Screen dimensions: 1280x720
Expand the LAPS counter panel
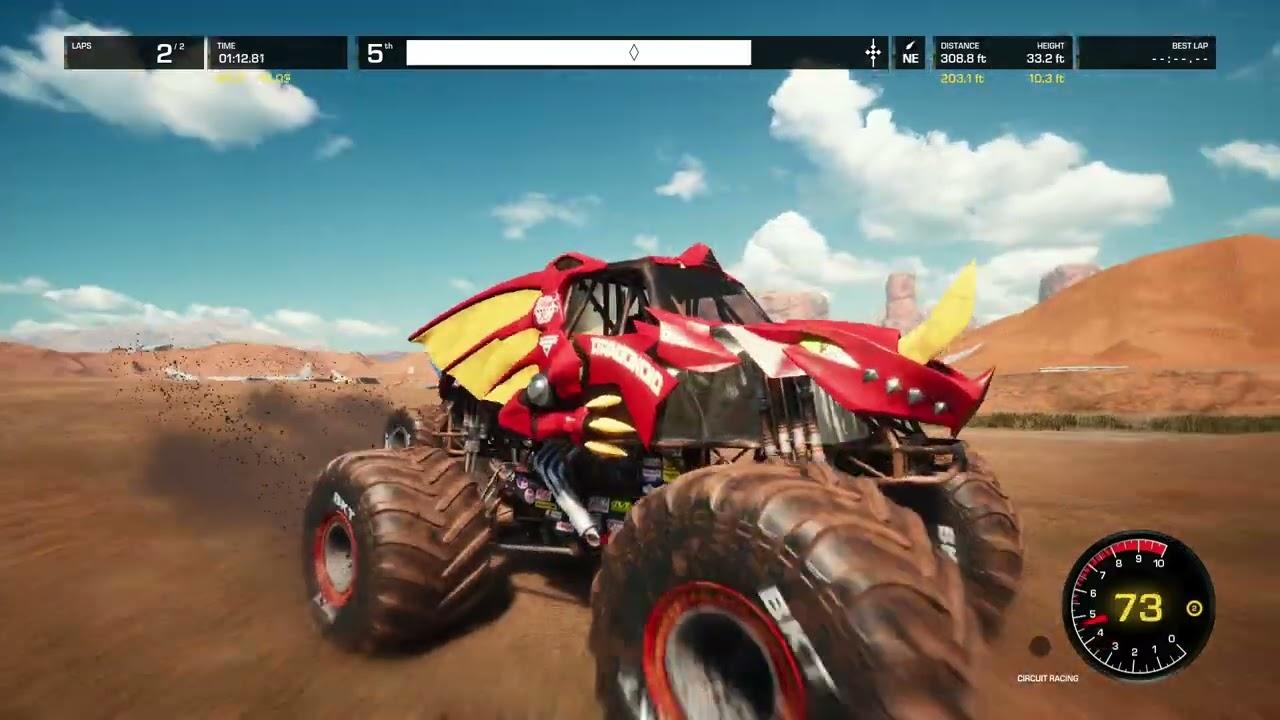pyautogui.click(x=135, y=52)
